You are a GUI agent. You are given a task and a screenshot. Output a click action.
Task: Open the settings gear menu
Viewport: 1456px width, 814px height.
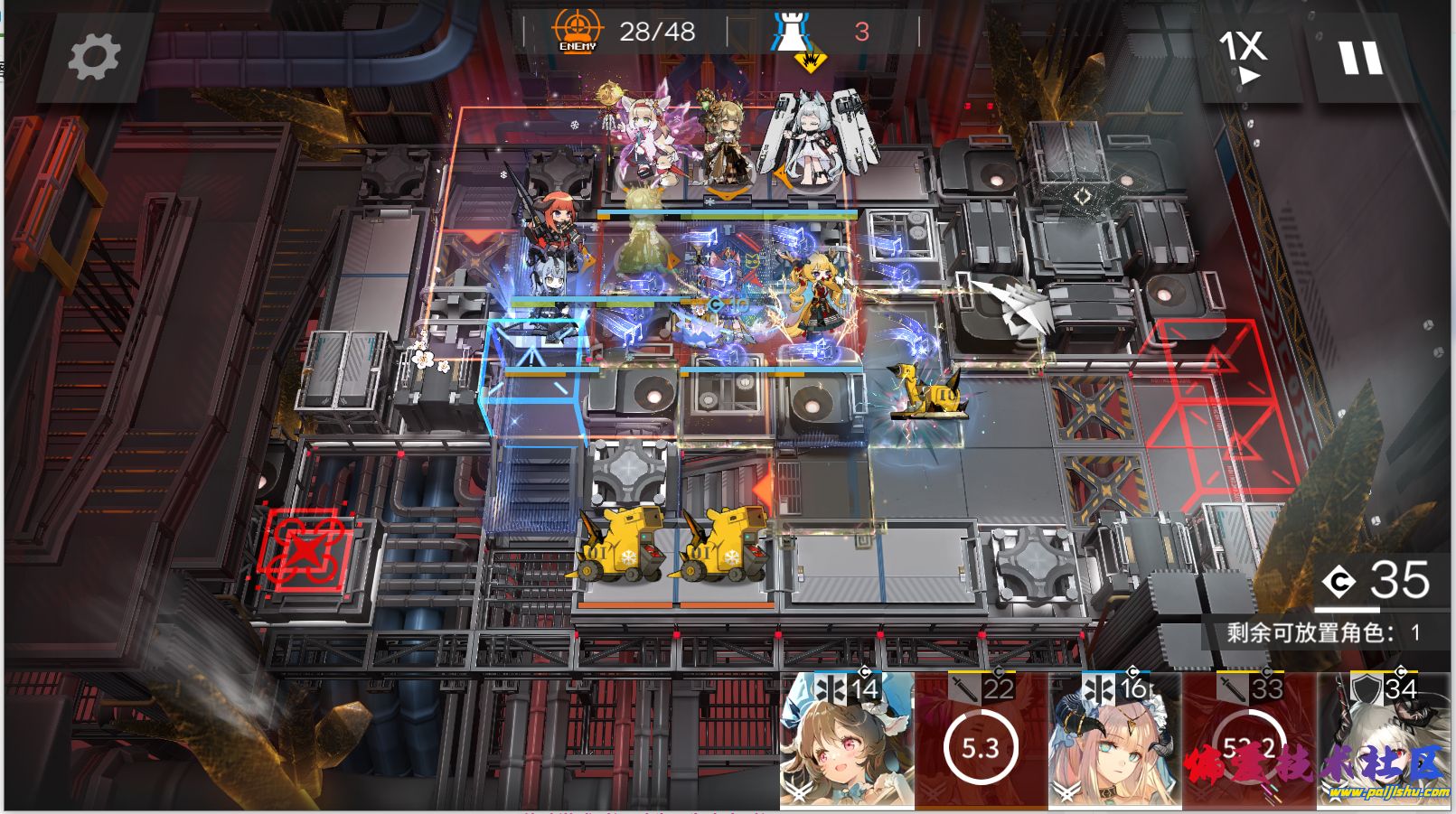93,57
